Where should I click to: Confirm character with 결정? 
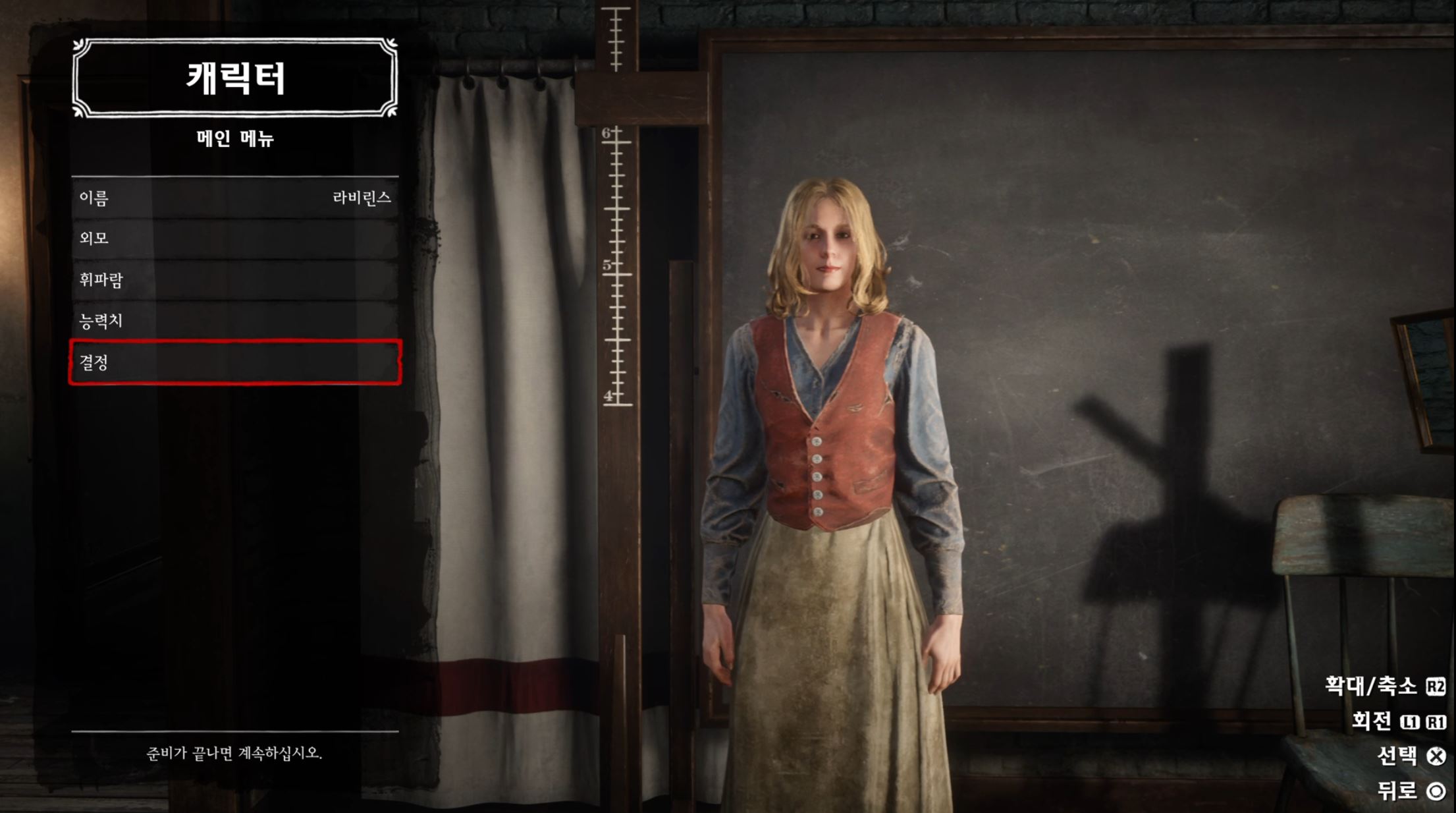pos(235,362)
